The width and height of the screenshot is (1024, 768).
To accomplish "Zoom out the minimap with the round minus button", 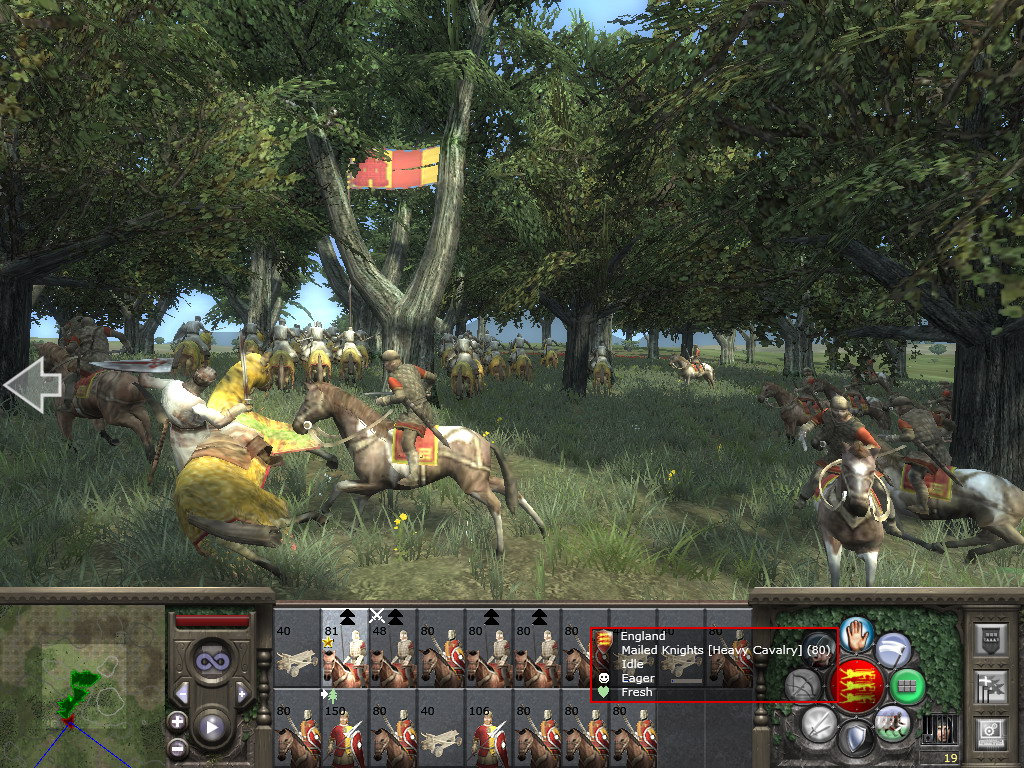I will (177, 746).
